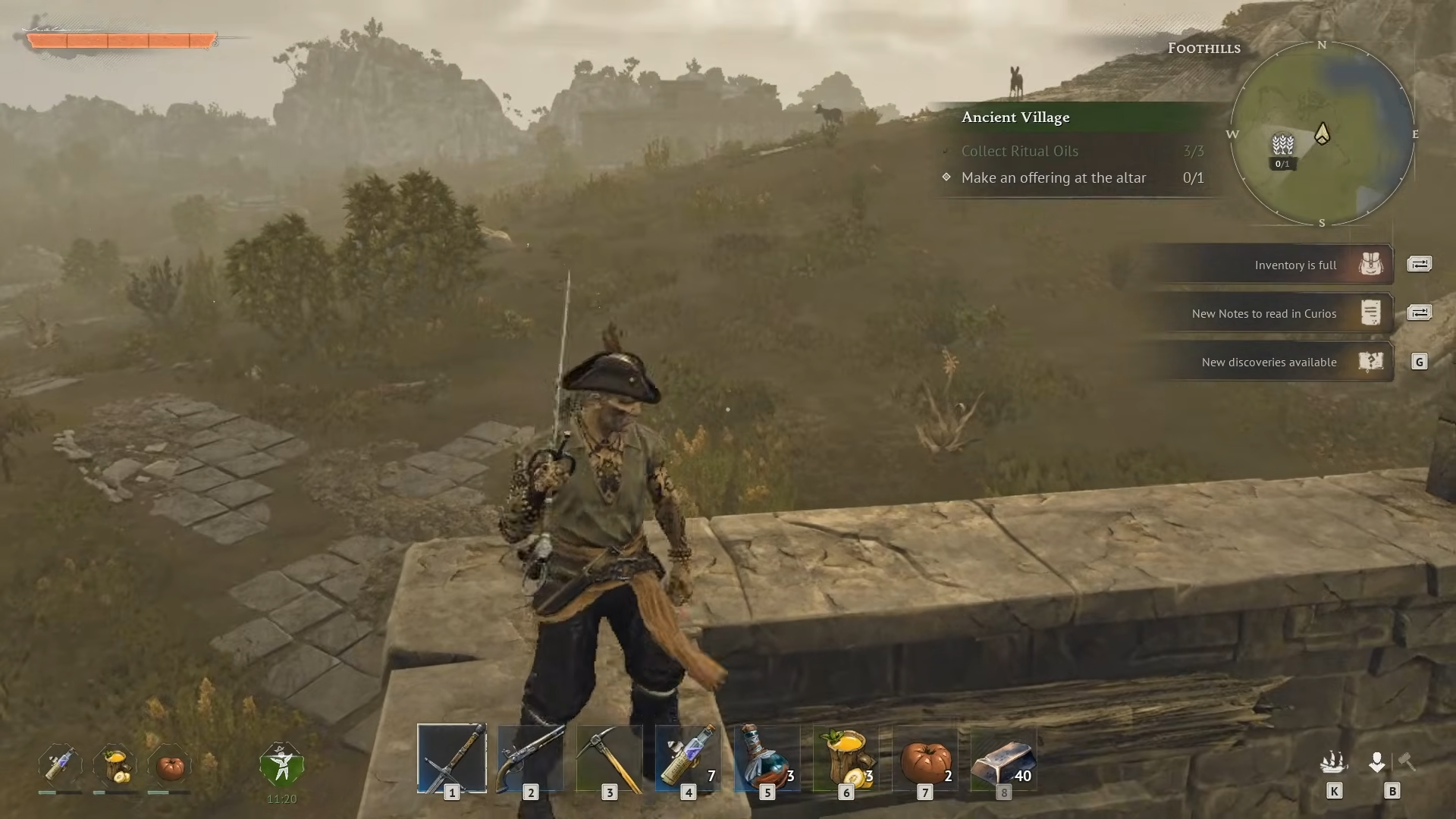This screenshot has width=1456, height=819.
Task: Open the Ancient Village quest tracker
Action: click(1015, 118)
